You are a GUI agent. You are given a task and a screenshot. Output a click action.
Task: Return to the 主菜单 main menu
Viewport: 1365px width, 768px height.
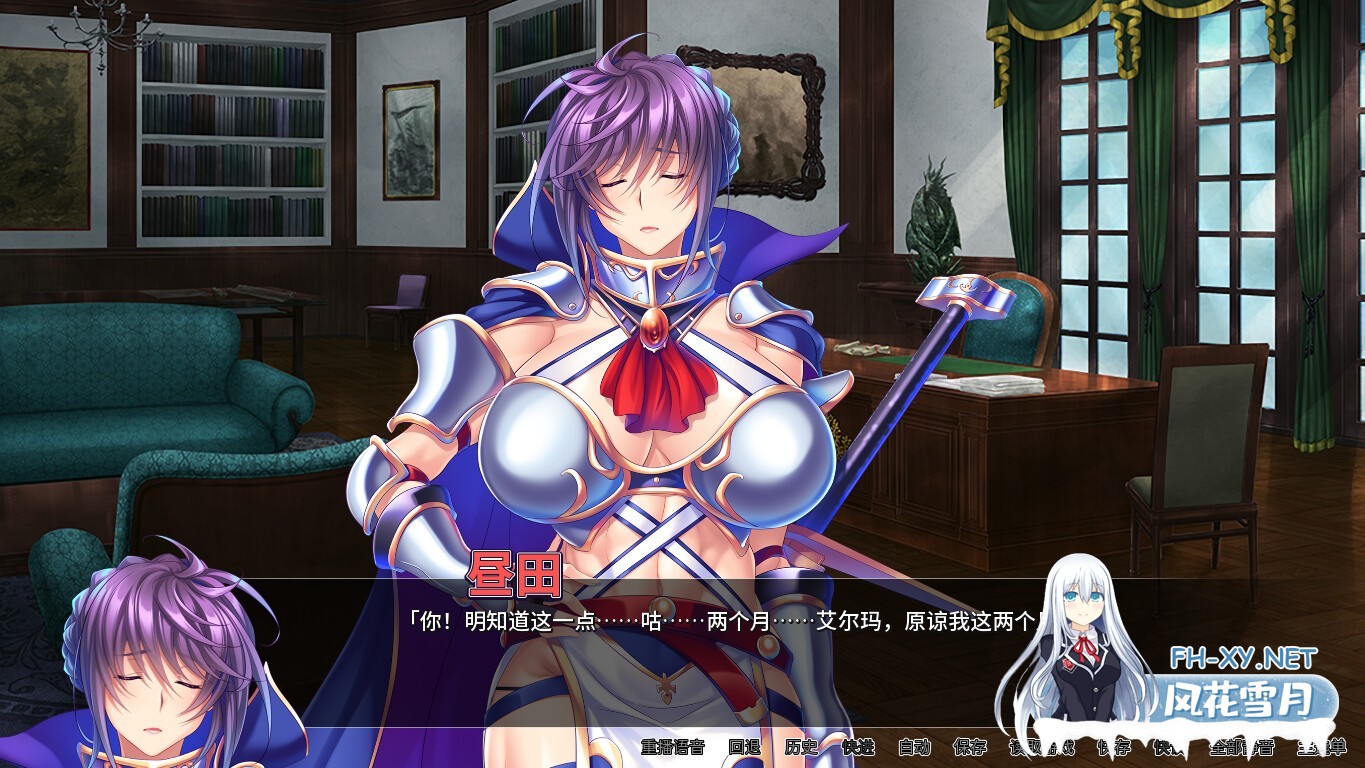[x=1321, y=747]
